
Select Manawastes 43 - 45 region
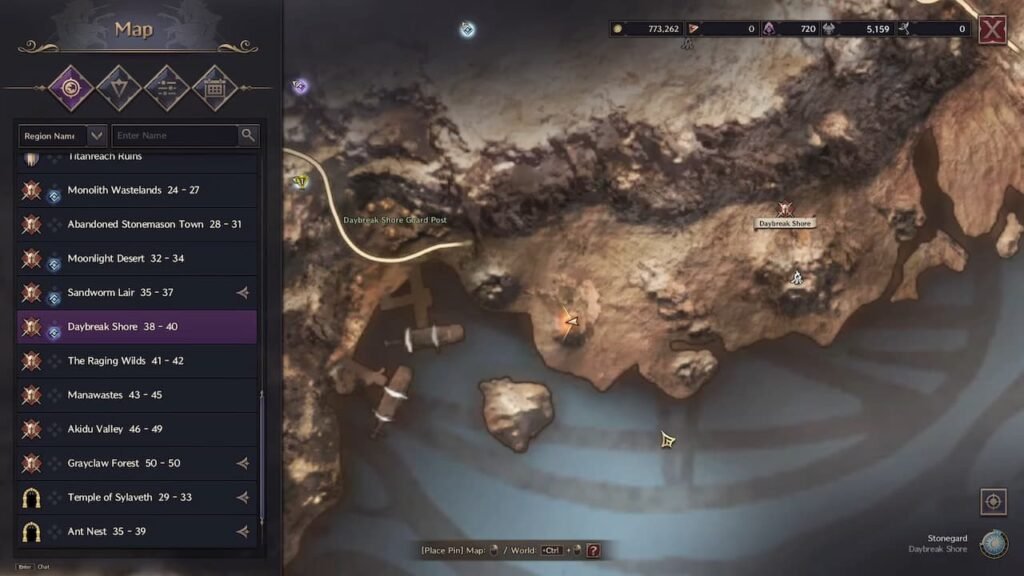click(x=114, y=395)
